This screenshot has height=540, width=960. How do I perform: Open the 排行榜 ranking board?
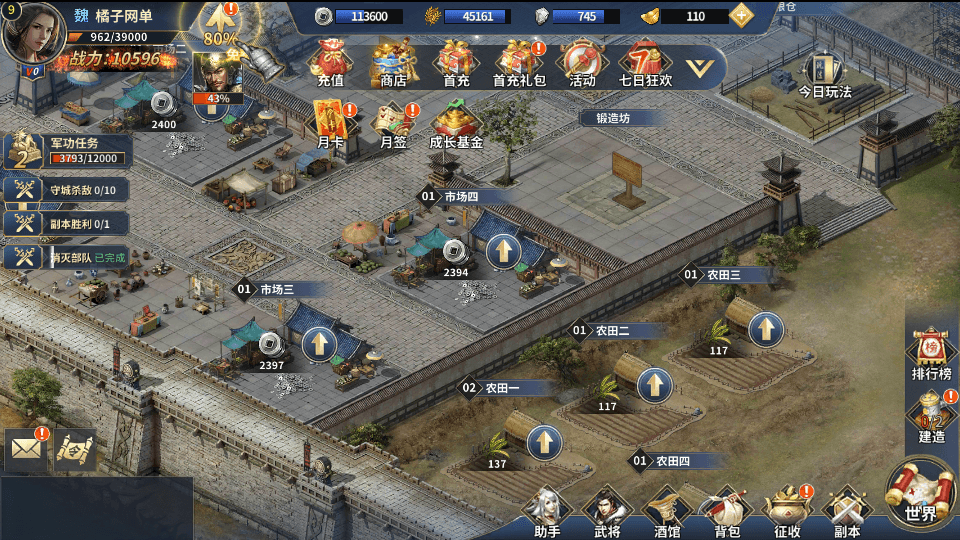[x=931, y=353]
